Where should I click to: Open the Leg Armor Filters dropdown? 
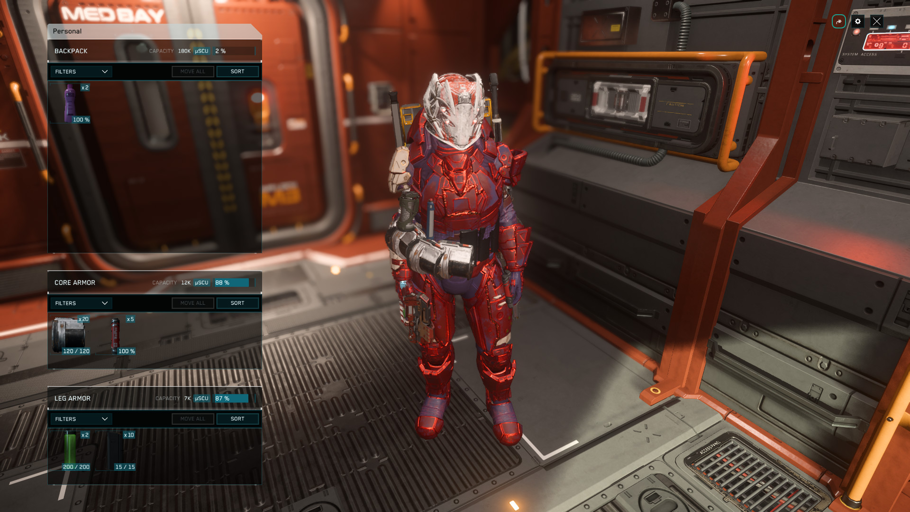(x=81, y=419)
